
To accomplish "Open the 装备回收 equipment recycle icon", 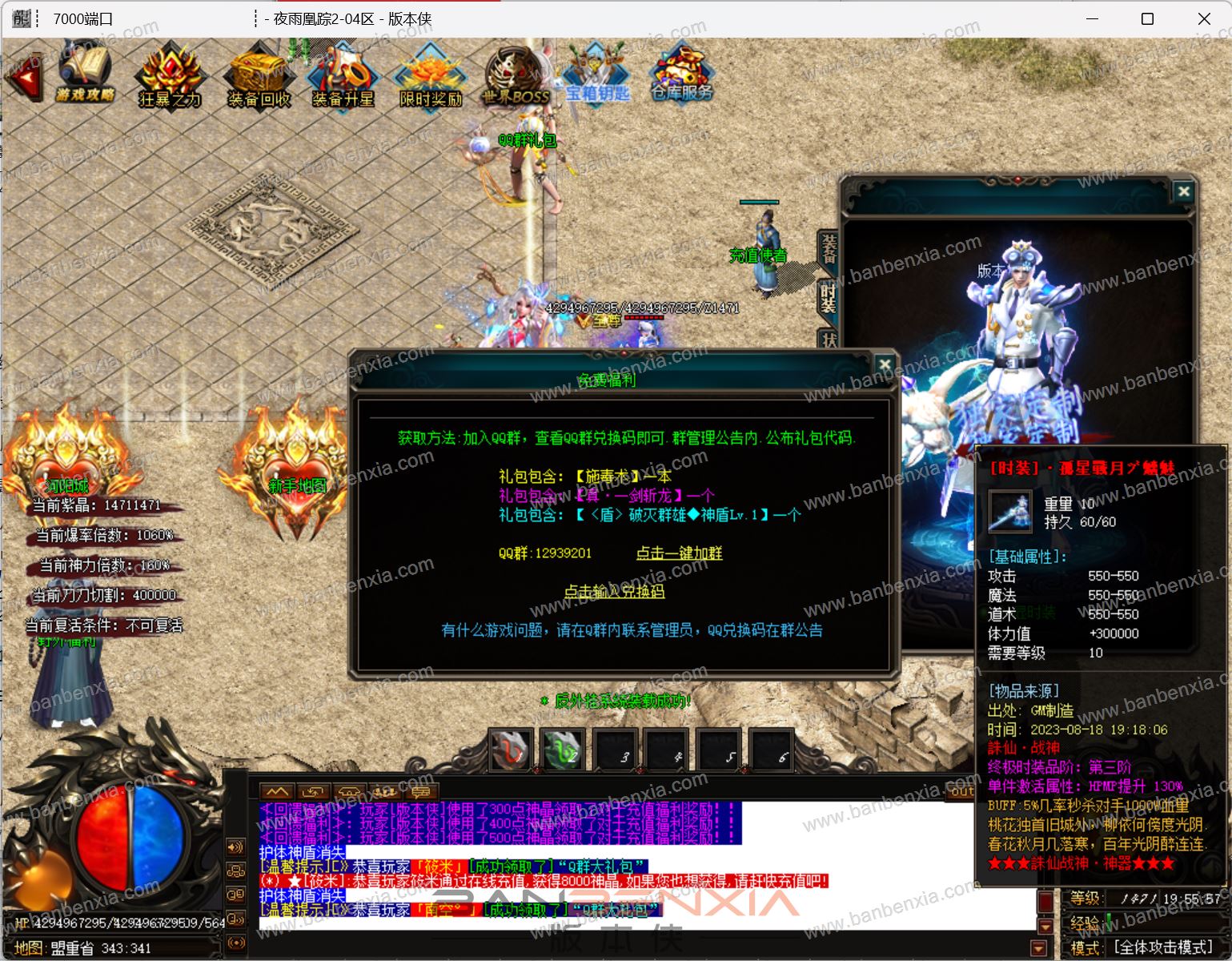I will (259, 77).
